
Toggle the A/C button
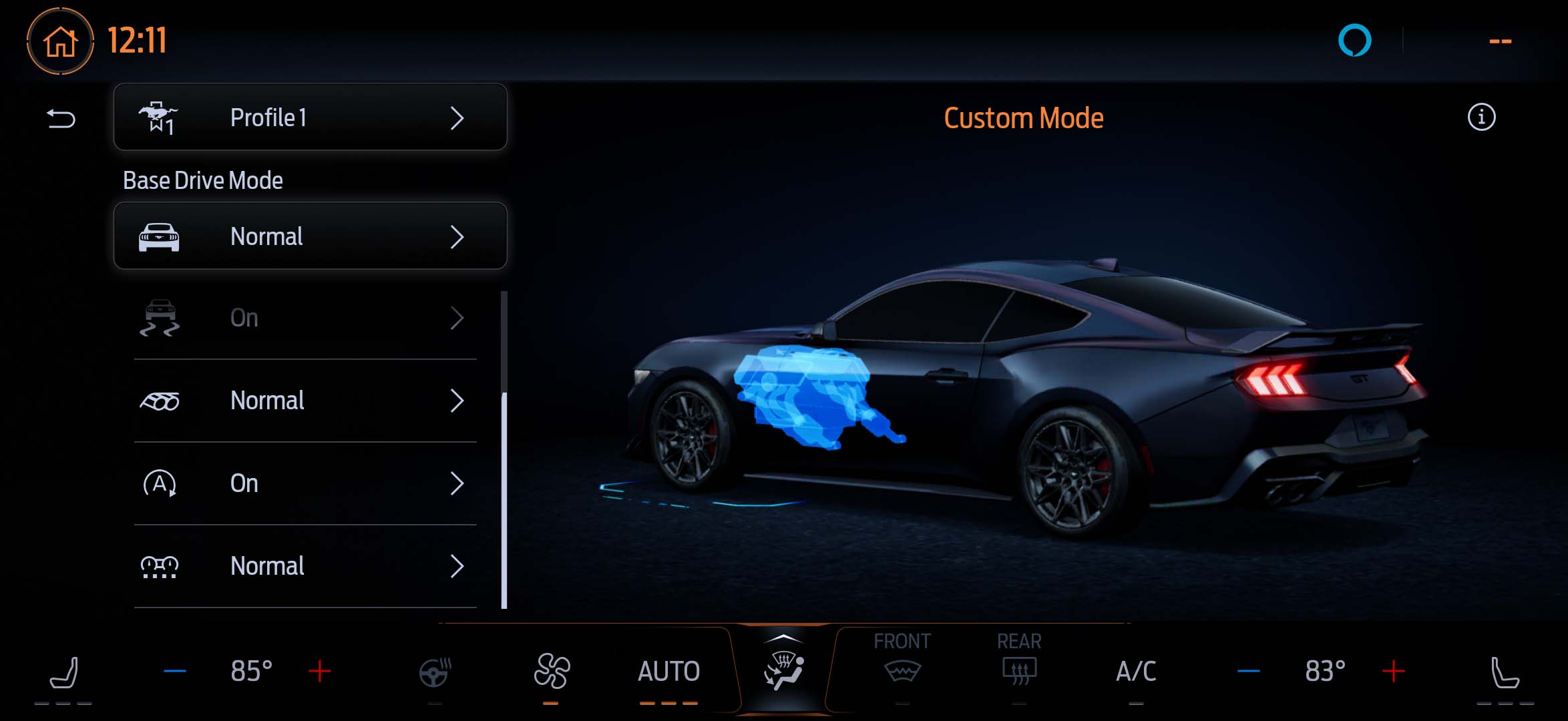[1136, 672]
